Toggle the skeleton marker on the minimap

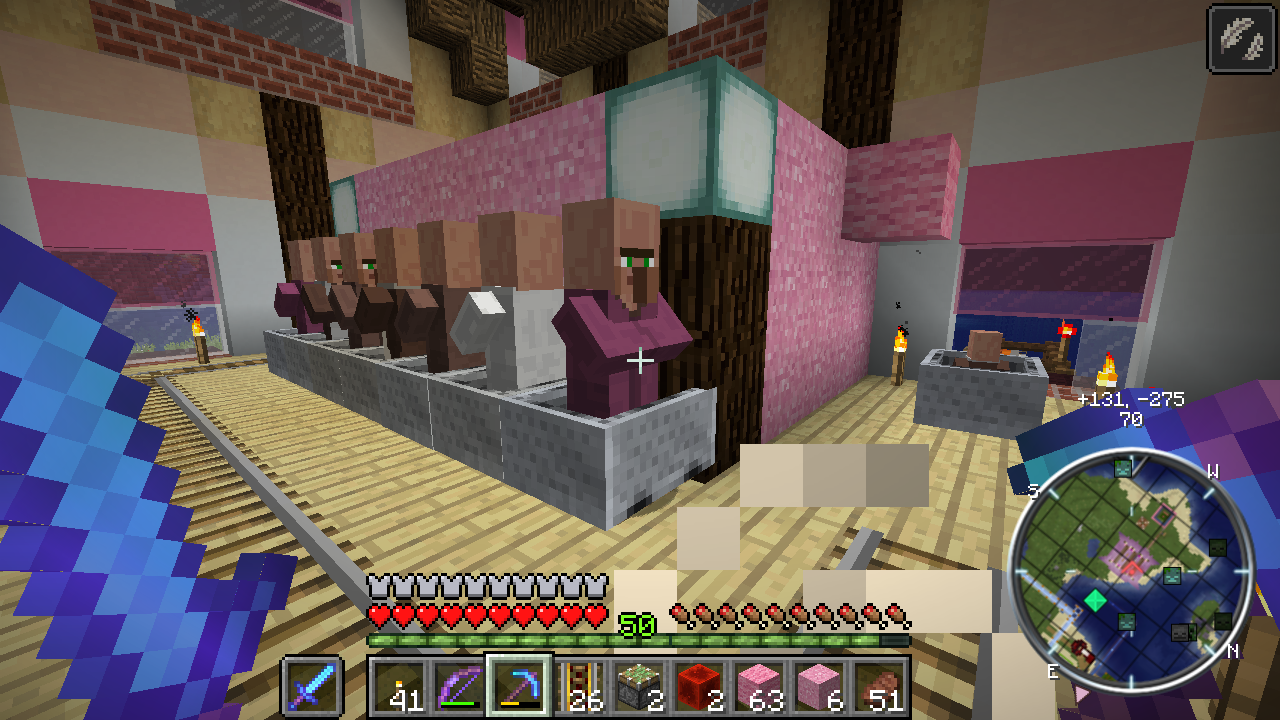[1179, 631]
